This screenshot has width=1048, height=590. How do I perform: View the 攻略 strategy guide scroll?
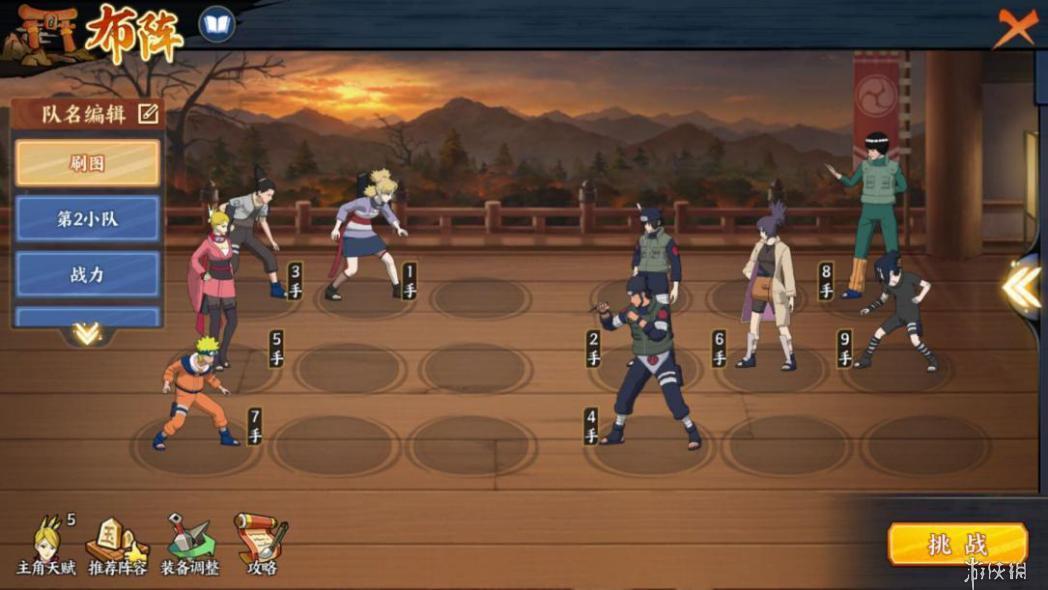click(x=261, y=544)
